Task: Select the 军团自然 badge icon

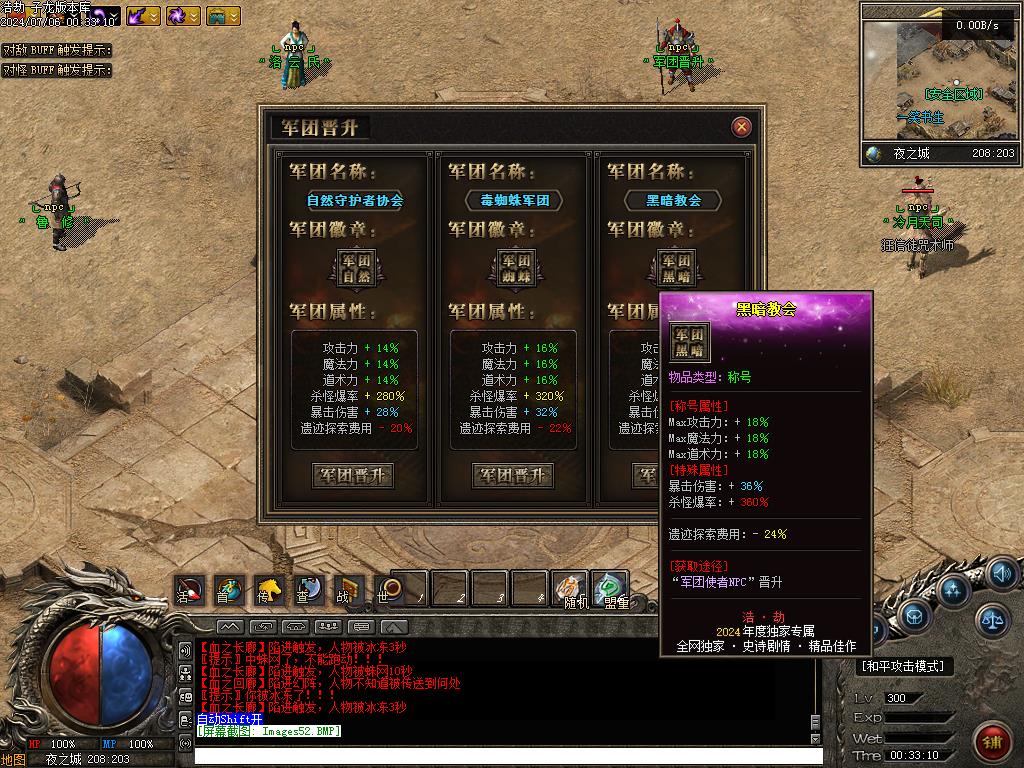Action: (x=352, y=267)
